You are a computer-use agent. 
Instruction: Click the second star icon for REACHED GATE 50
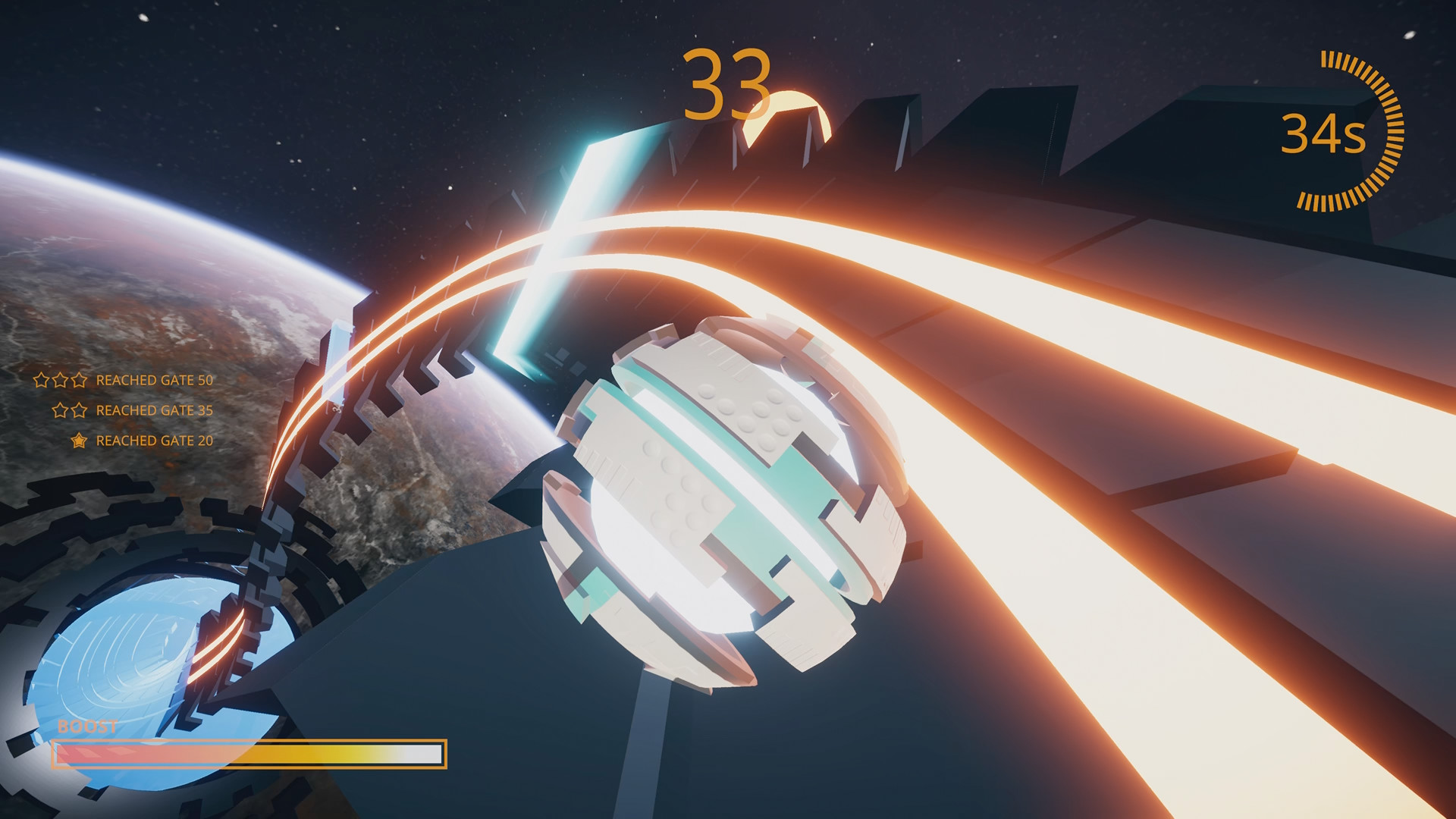[60, 380]
